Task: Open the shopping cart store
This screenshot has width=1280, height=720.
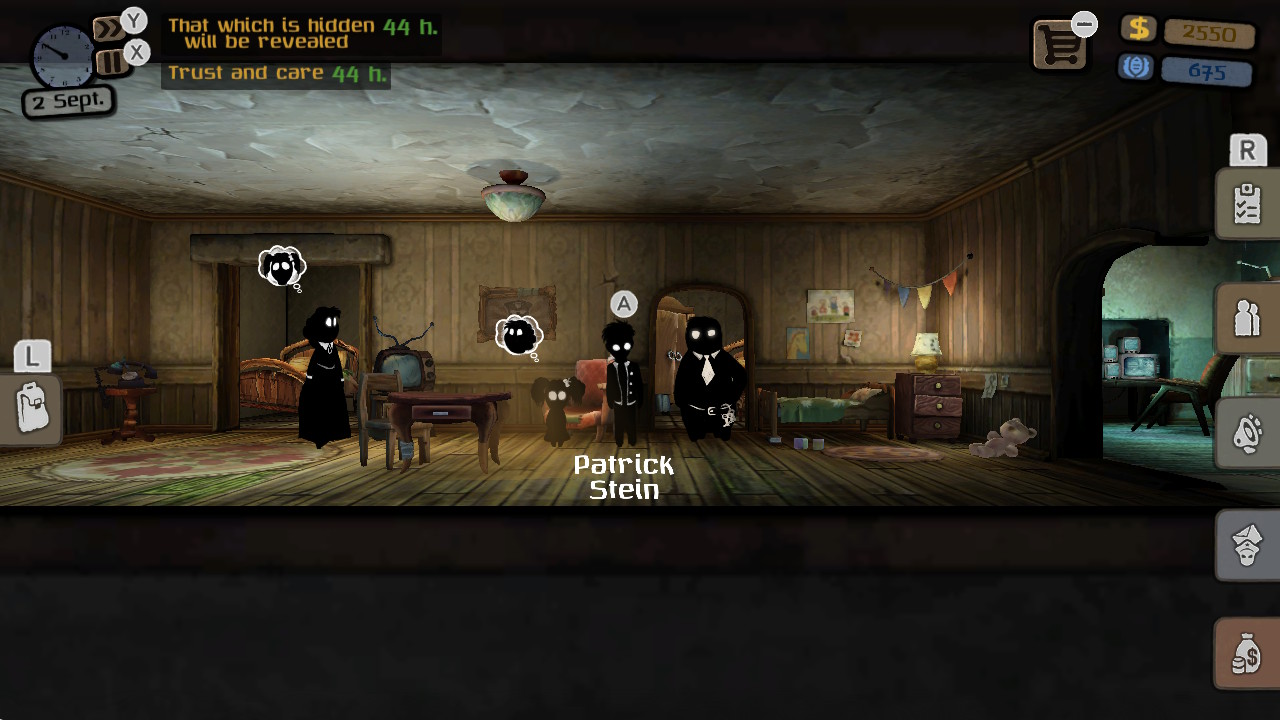Action: point(1058,46)
